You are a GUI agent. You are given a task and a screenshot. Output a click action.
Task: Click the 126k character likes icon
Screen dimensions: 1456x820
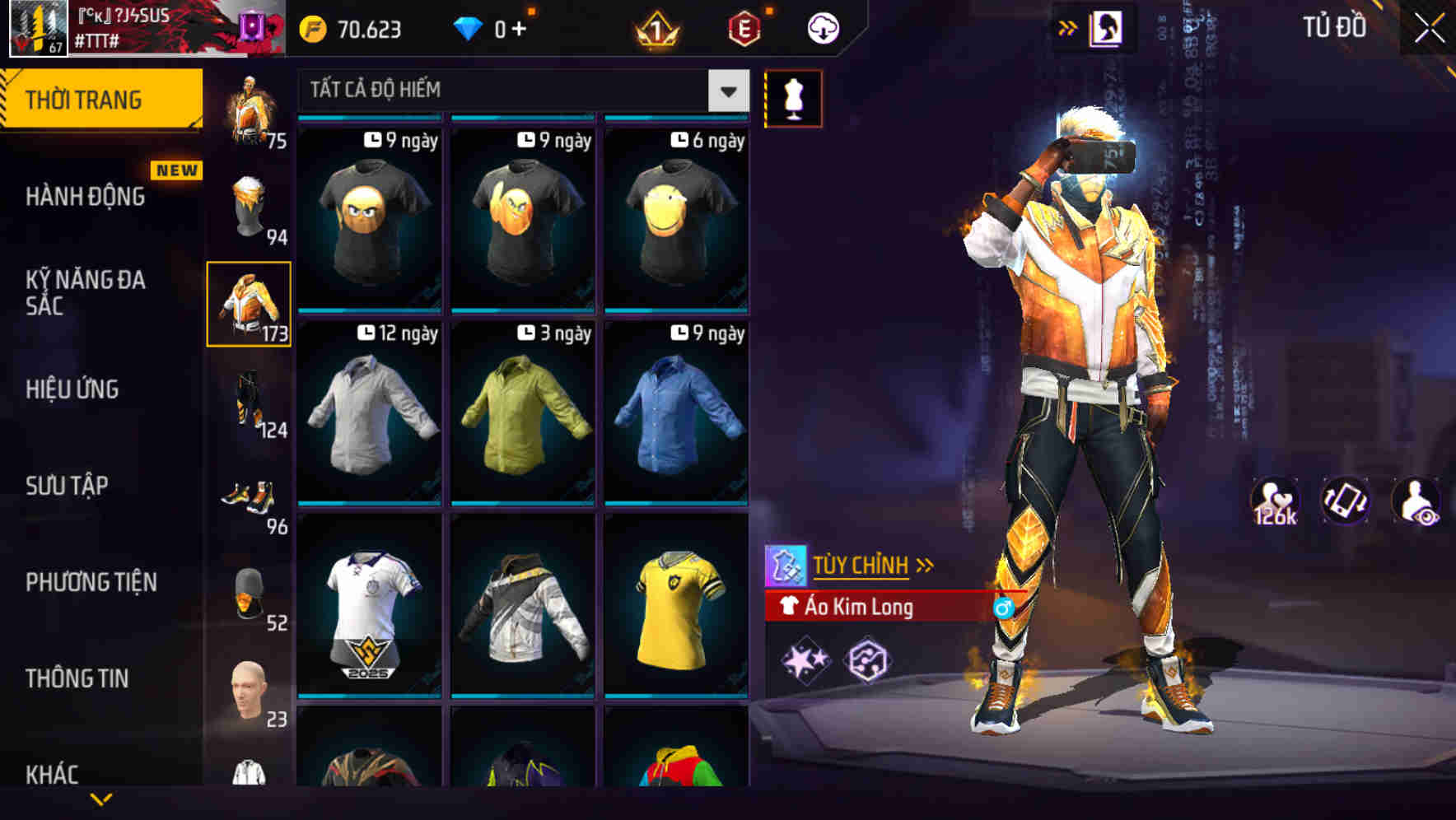(x=1275, y=501)
